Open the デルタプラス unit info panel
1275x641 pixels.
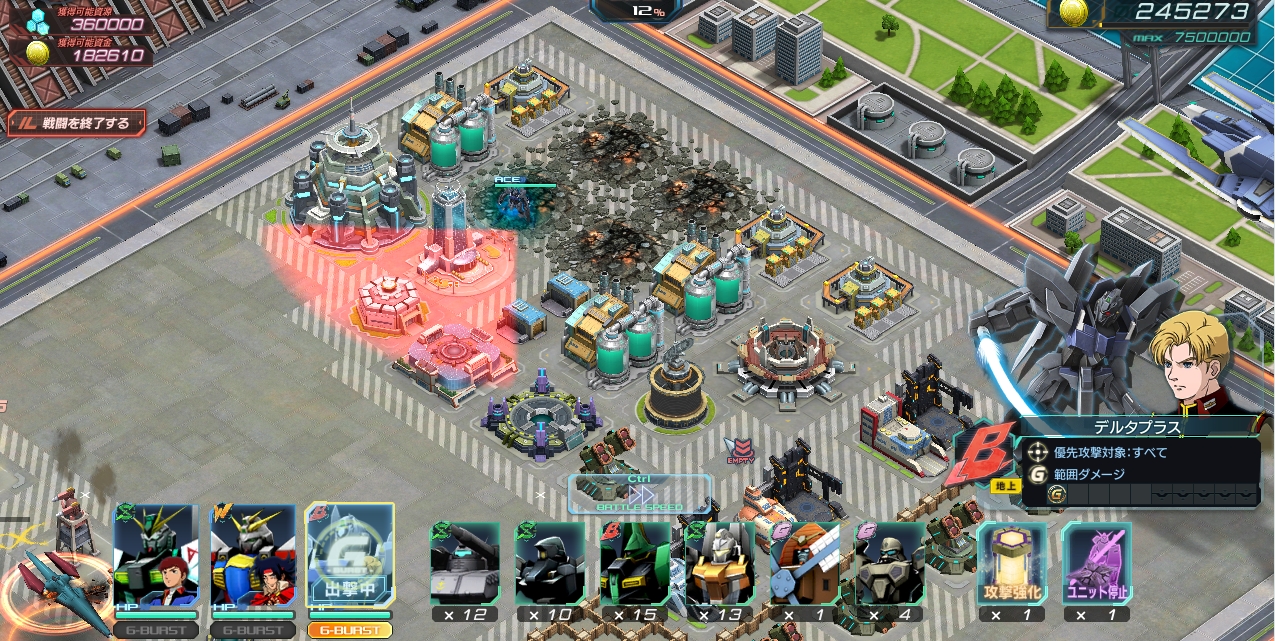(x=1137, y=427)
